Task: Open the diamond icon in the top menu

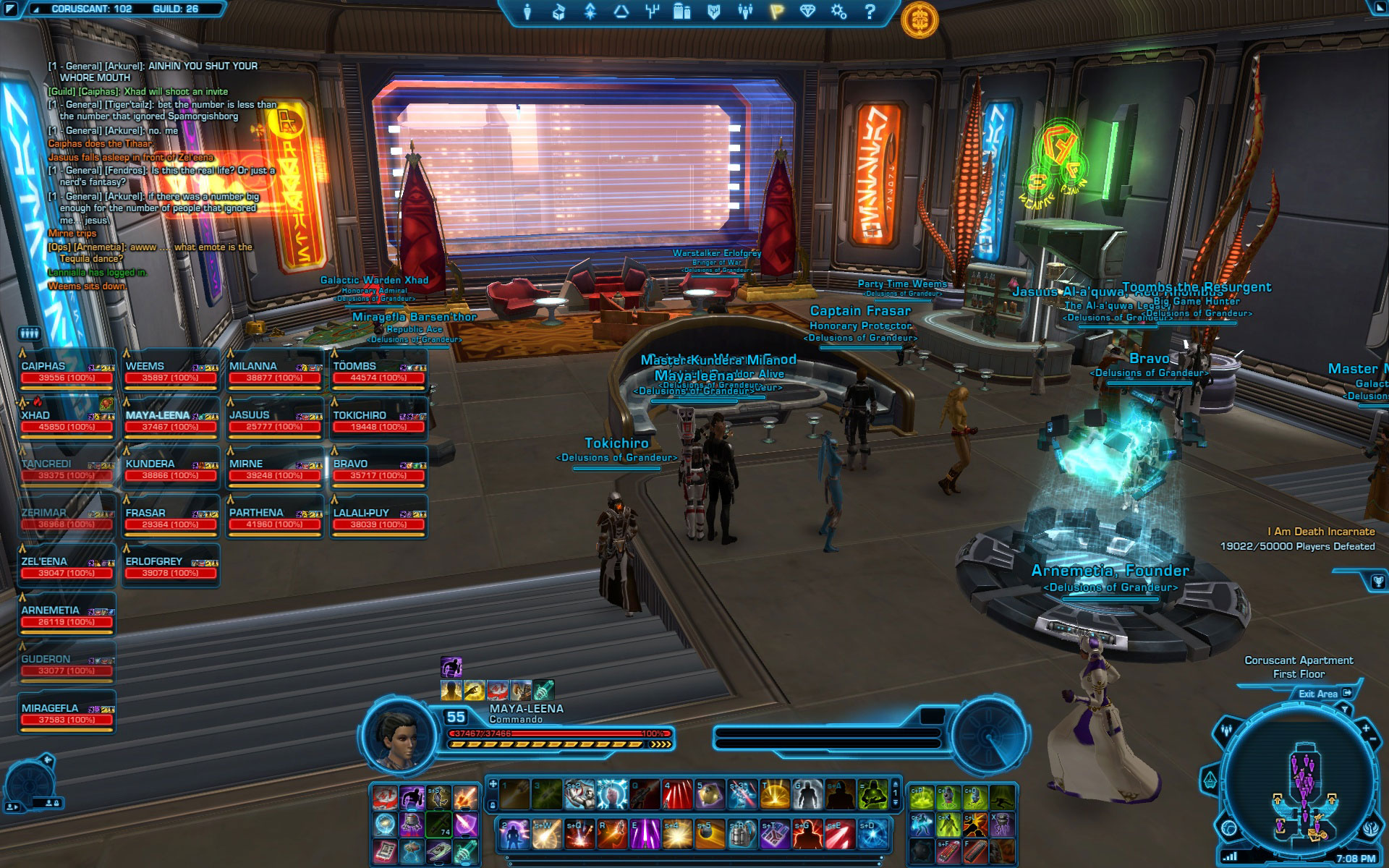Action: (x=807, y=12)
